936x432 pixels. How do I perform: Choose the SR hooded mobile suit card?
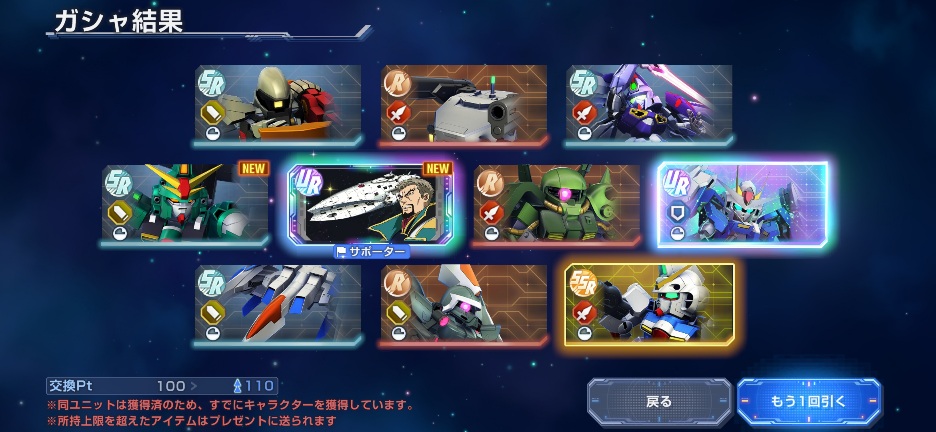(x=278, y=105)
